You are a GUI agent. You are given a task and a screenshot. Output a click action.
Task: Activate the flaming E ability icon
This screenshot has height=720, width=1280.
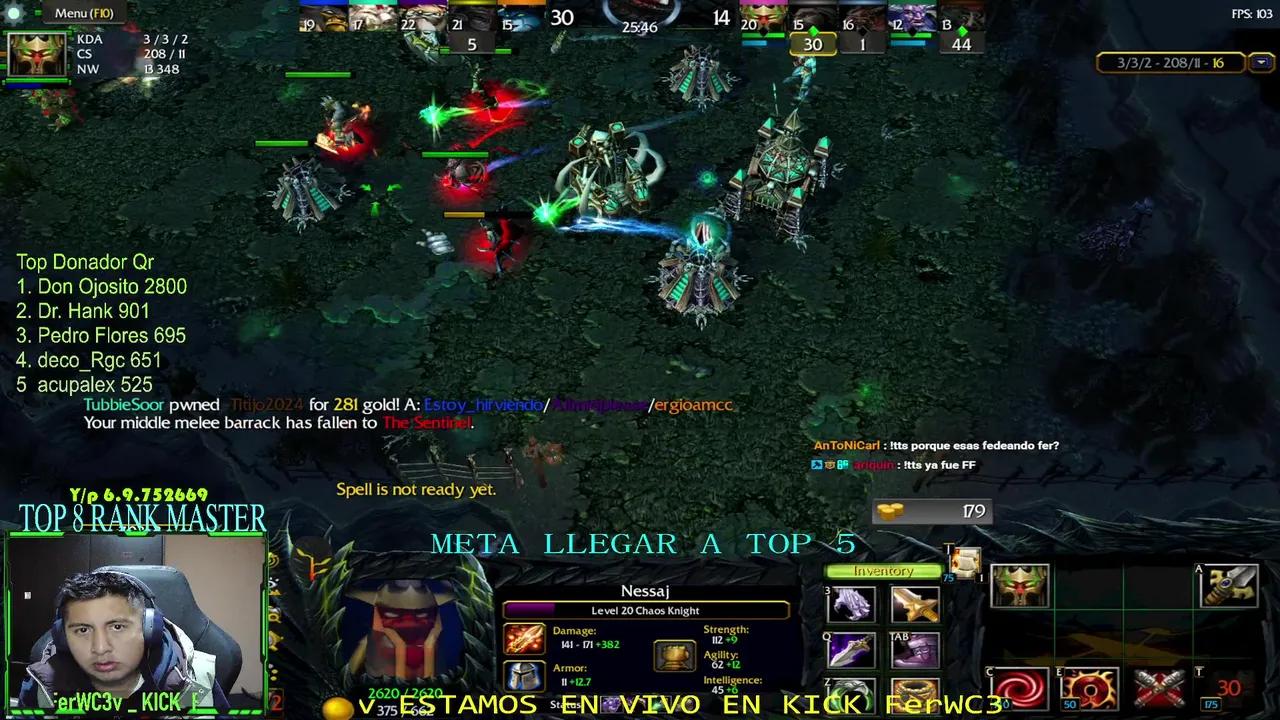1088,686
